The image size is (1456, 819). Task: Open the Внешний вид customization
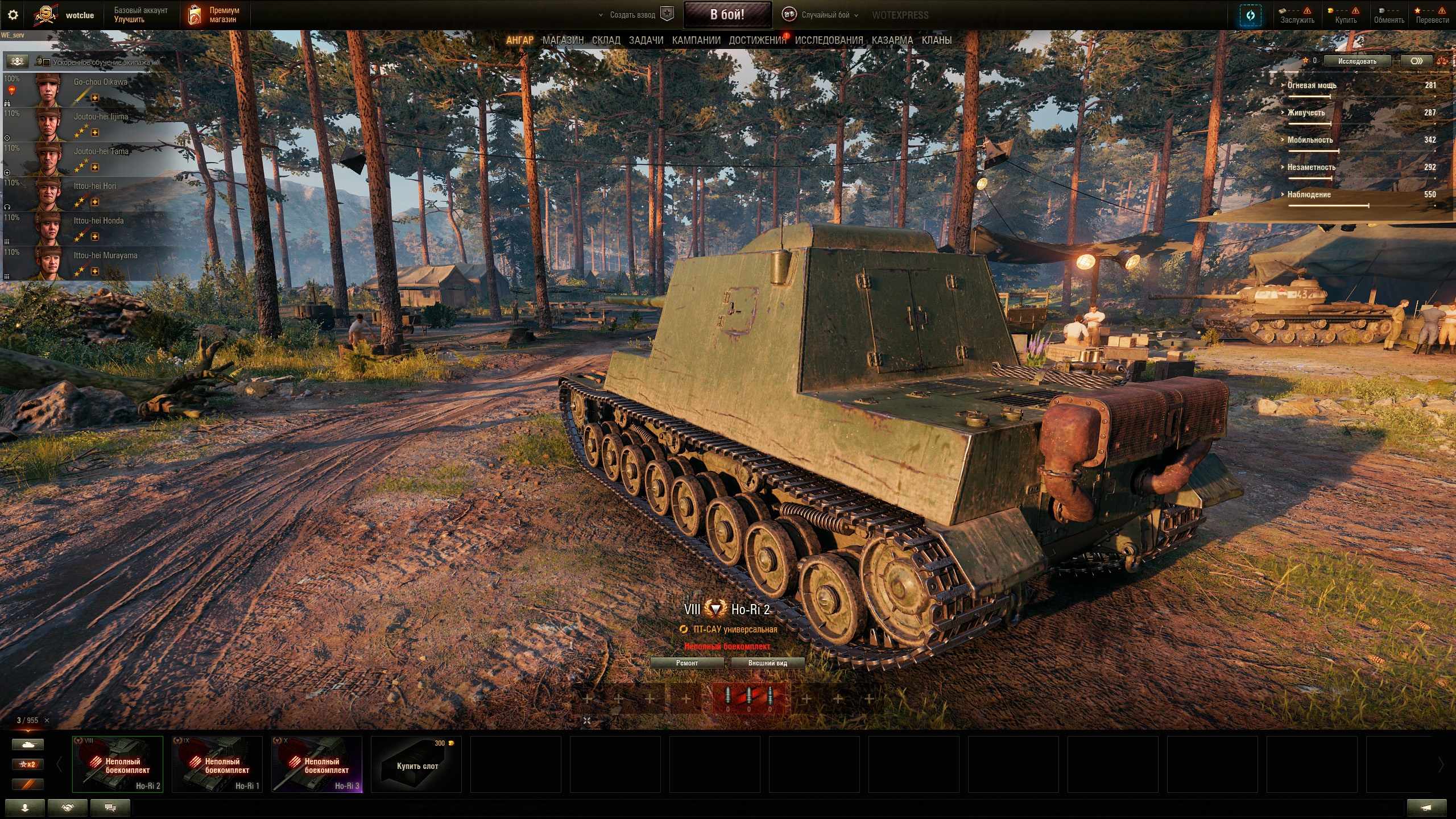[767, 663]
